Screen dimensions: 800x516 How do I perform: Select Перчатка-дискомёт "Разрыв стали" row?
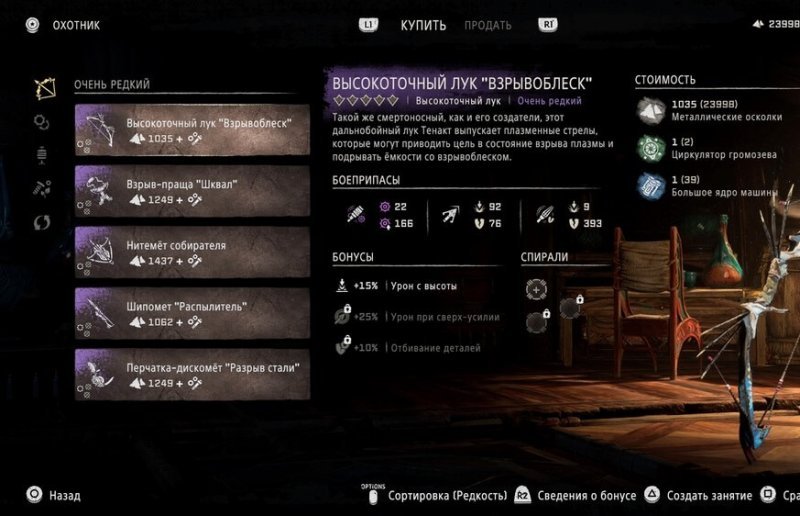tap(192, 375)
